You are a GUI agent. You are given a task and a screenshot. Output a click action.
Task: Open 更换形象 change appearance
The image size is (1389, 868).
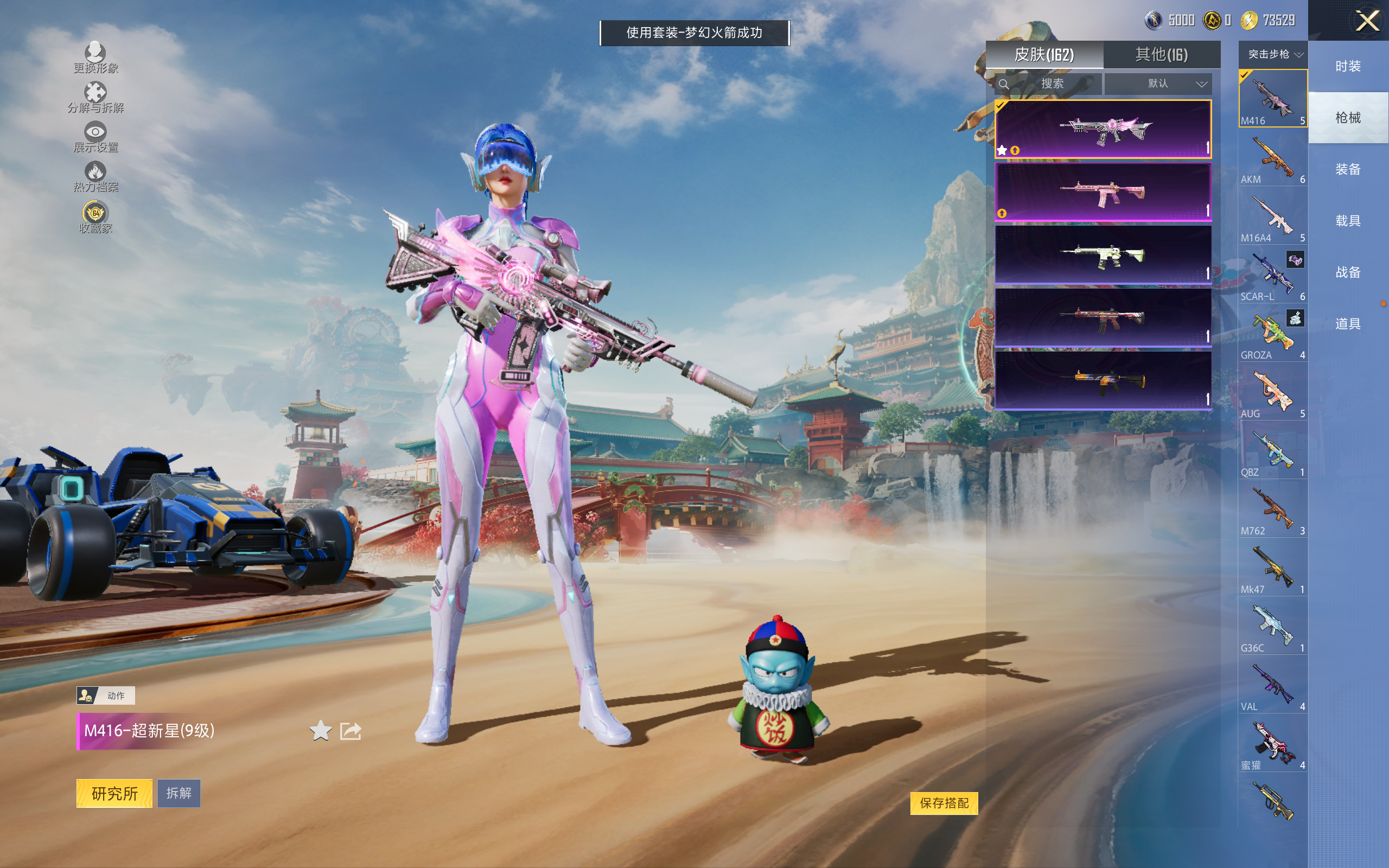point(95,58)
